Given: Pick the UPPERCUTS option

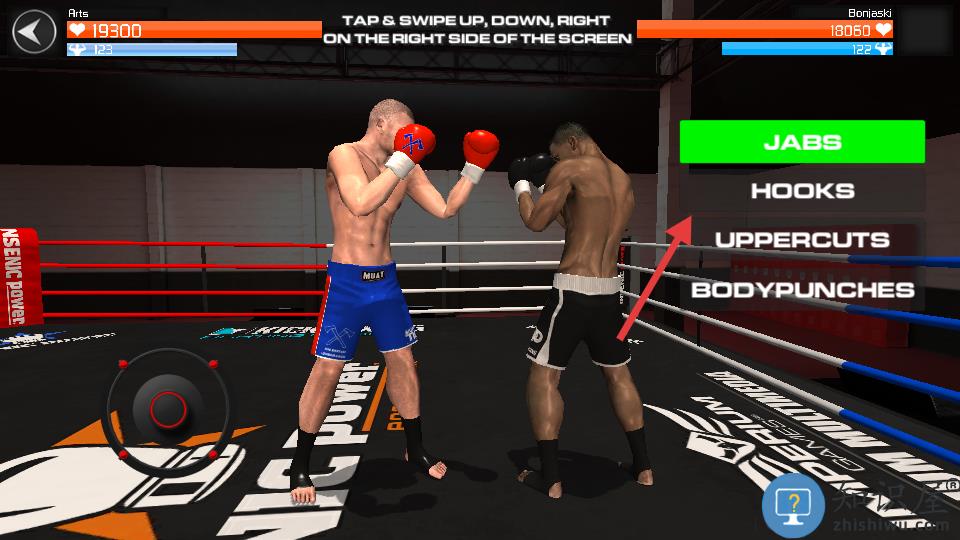Looking at the screenshot, I should coord(802,240).
